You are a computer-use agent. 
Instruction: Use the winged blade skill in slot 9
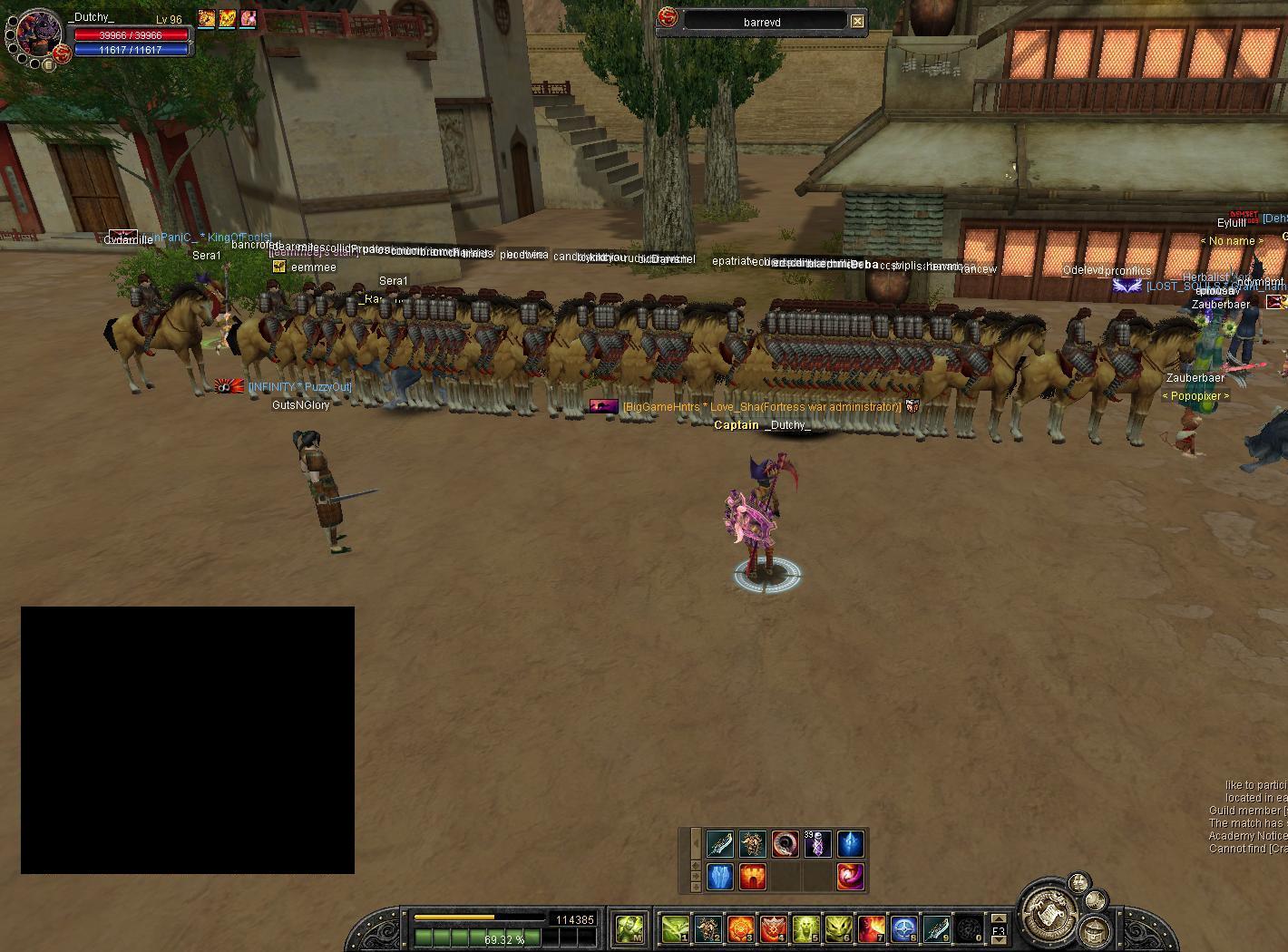(x=936, y=928)
